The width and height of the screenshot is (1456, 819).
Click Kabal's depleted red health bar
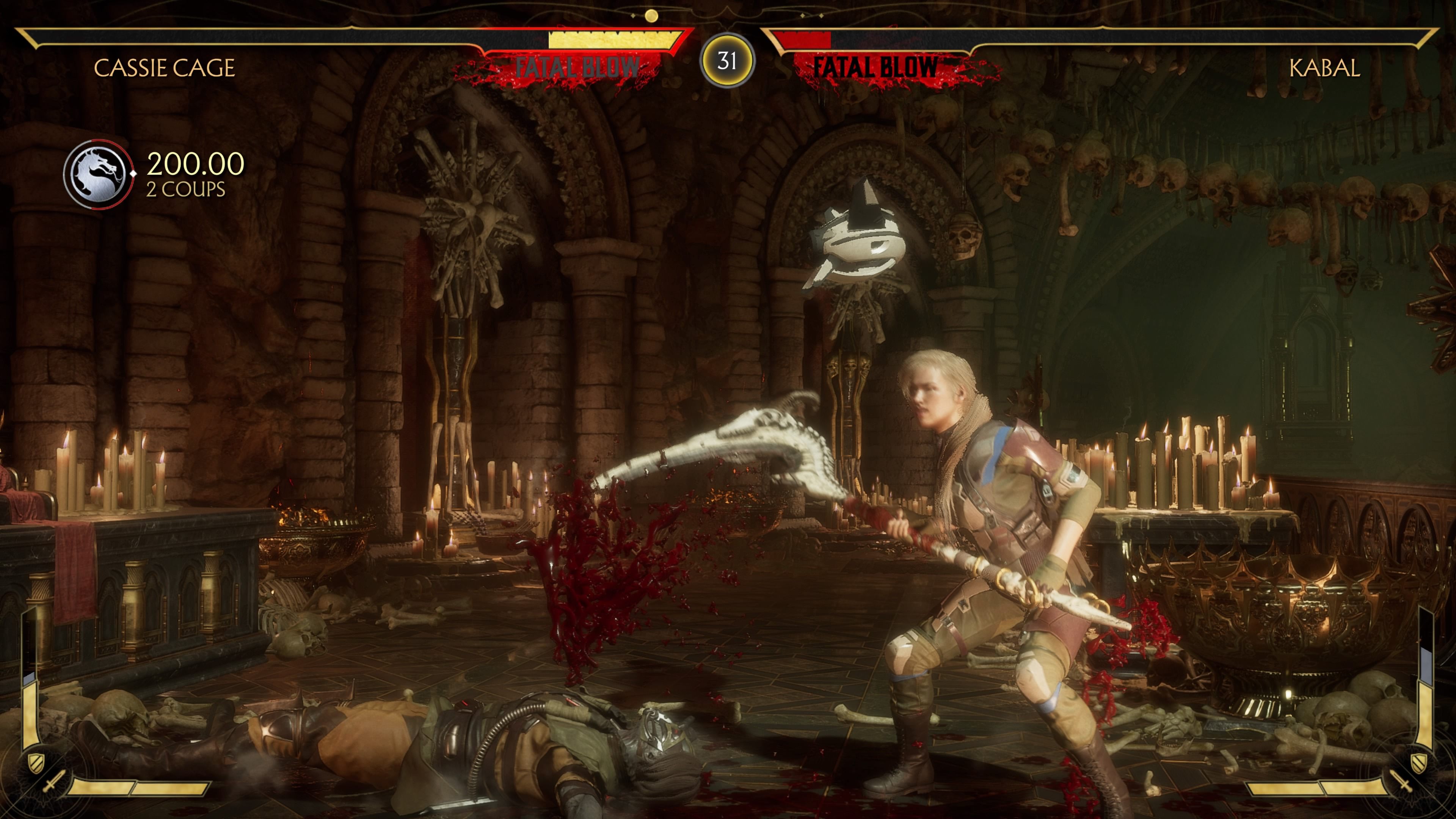(803, 39)
